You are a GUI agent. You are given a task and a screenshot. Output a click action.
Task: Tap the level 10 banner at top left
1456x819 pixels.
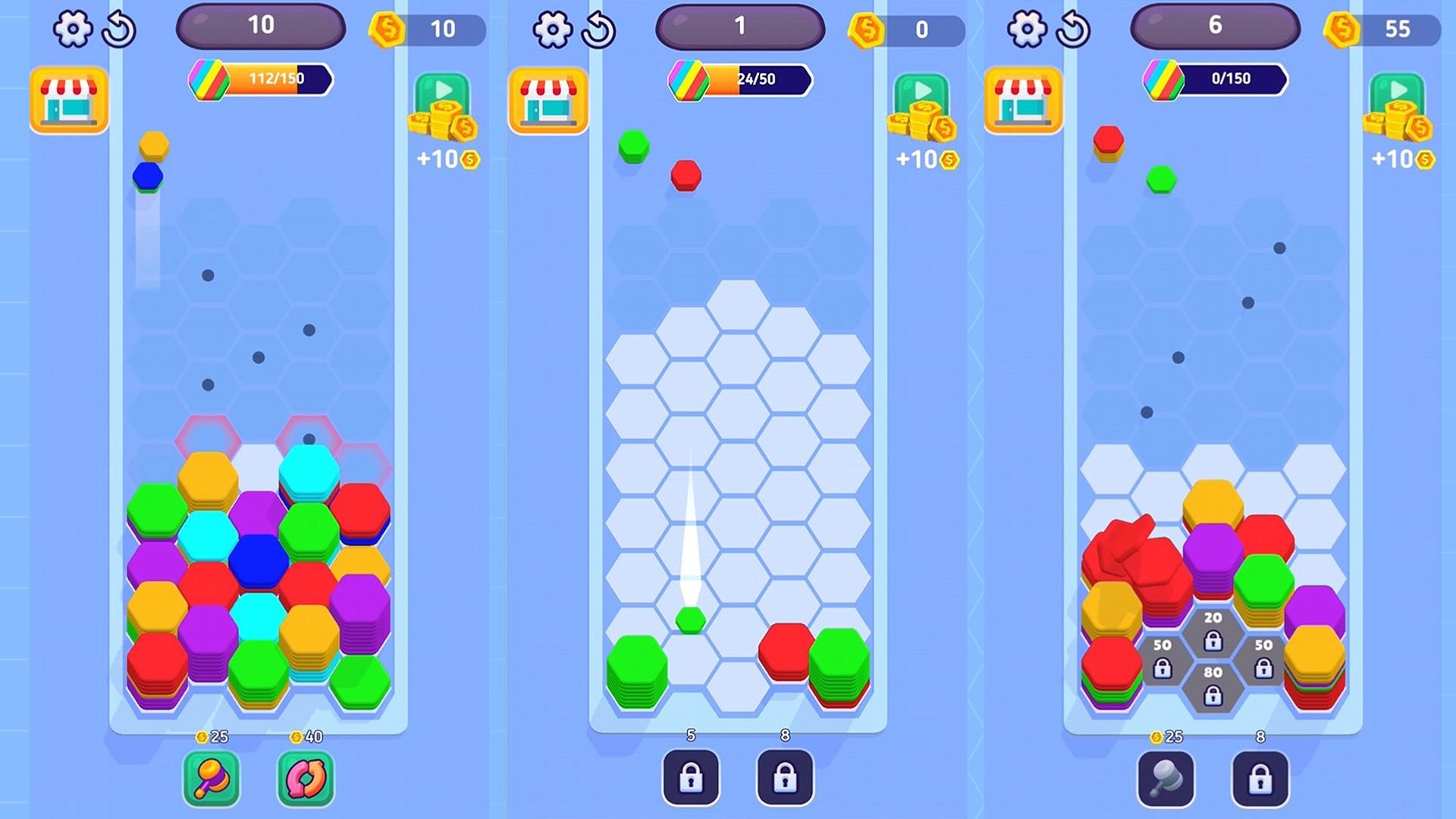tap(261, 27)
